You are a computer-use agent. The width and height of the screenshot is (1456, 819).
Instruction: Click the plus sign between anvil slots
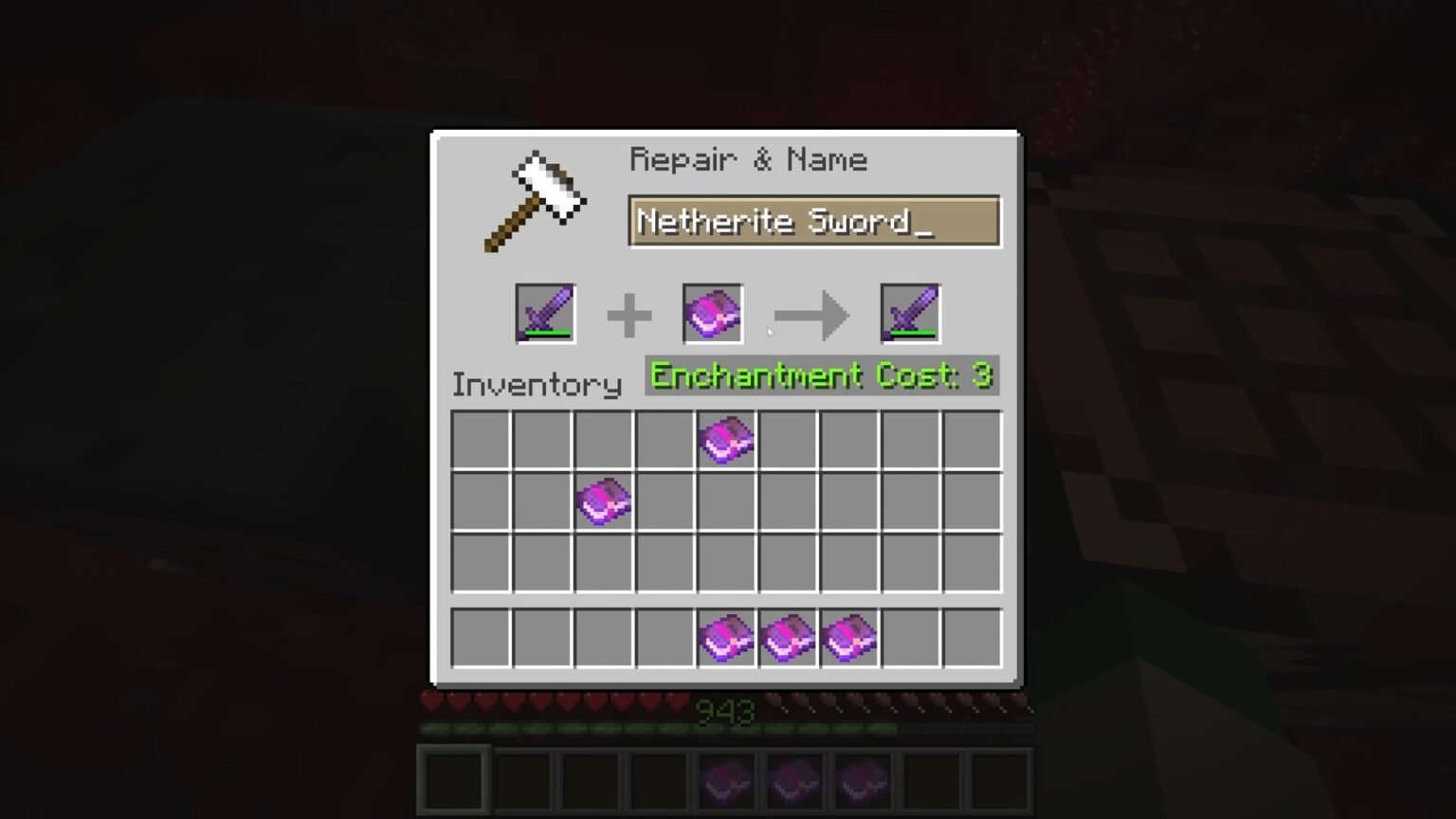pyautogui.click(x=628, y=313)
